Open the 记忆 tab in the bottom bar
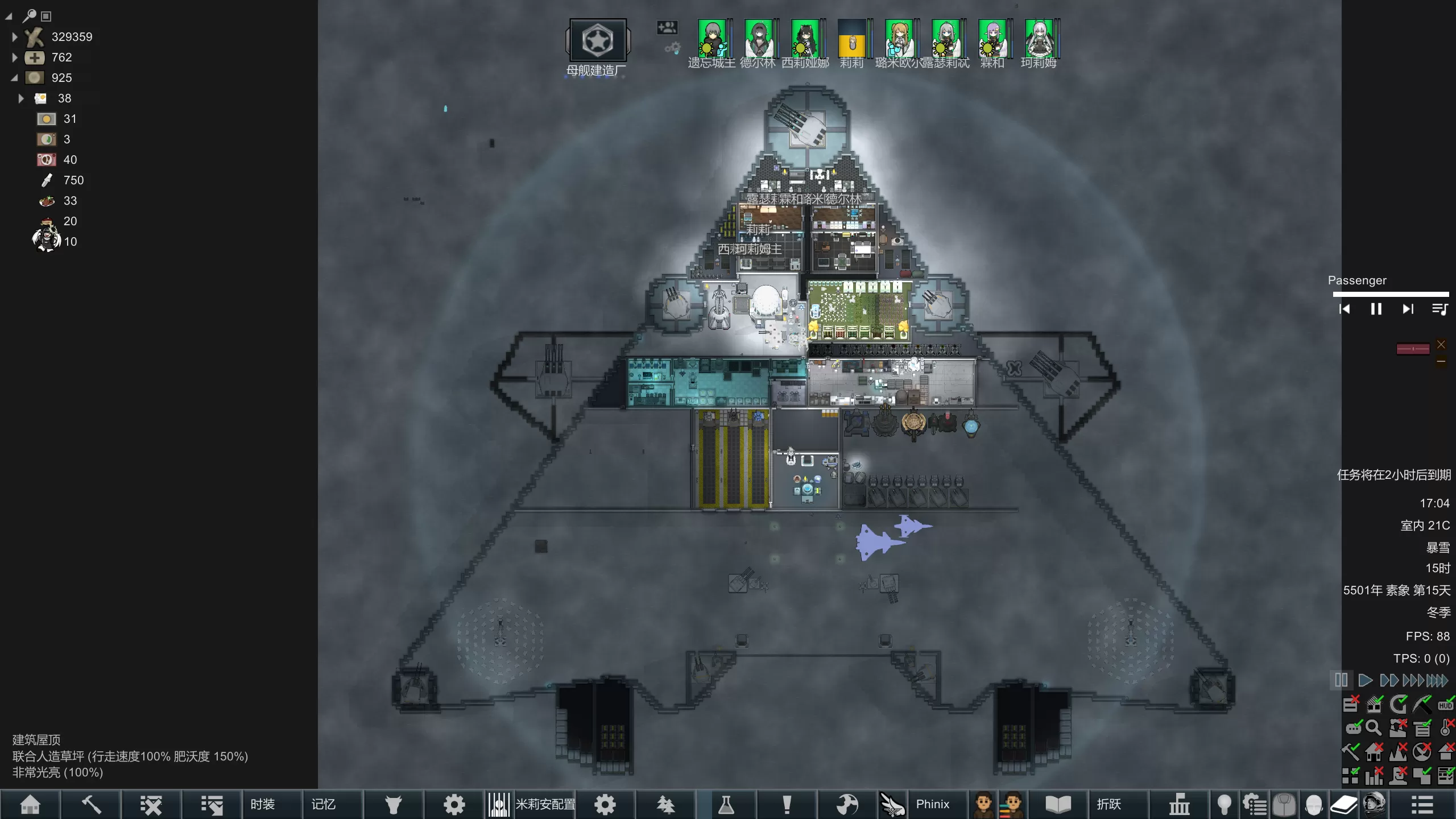Screen dimensions: 1456x819 tap(323, 804)
